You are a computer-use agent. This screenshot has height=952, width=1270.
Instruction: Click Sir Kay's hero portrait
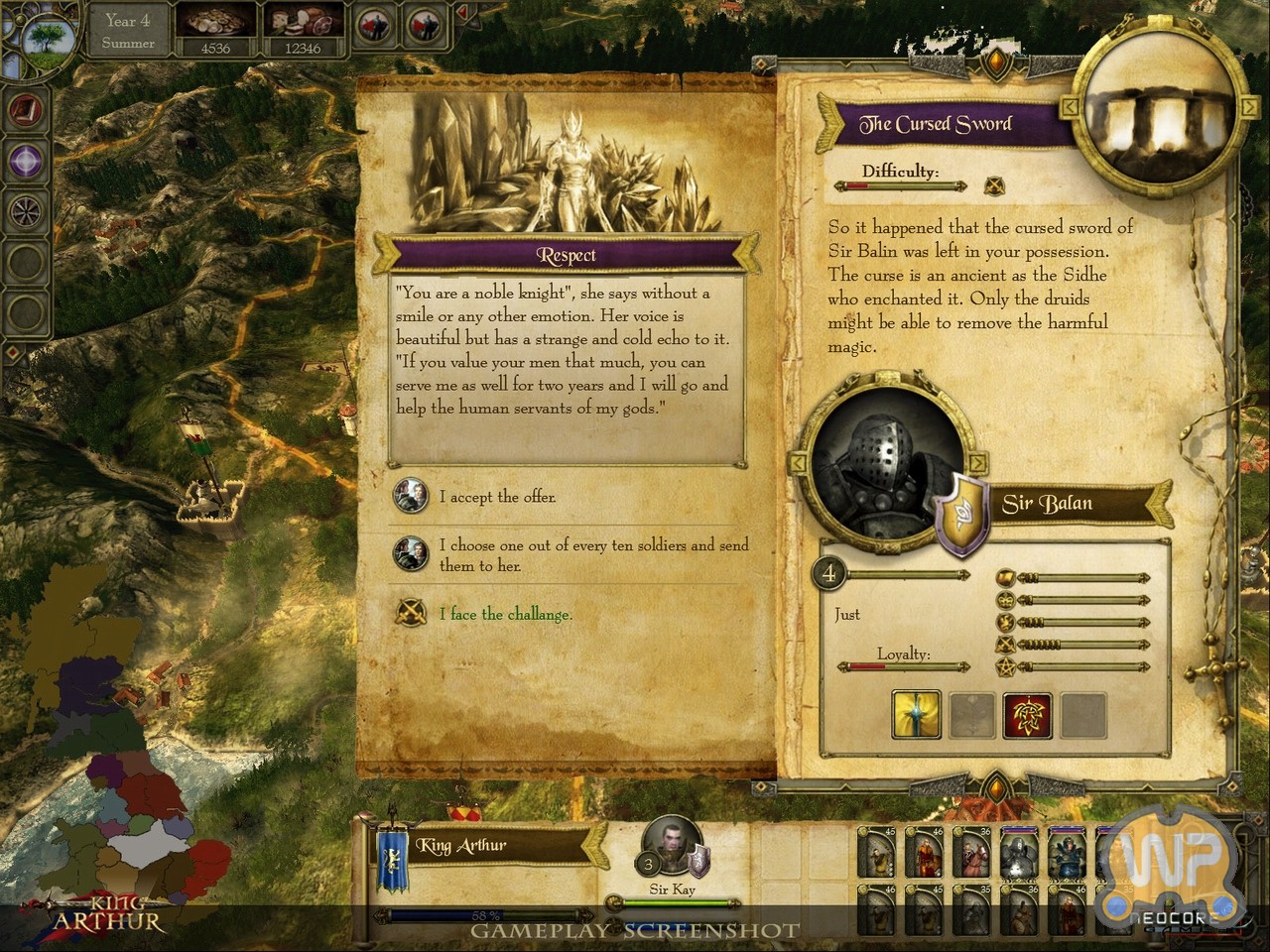point(672,849)
